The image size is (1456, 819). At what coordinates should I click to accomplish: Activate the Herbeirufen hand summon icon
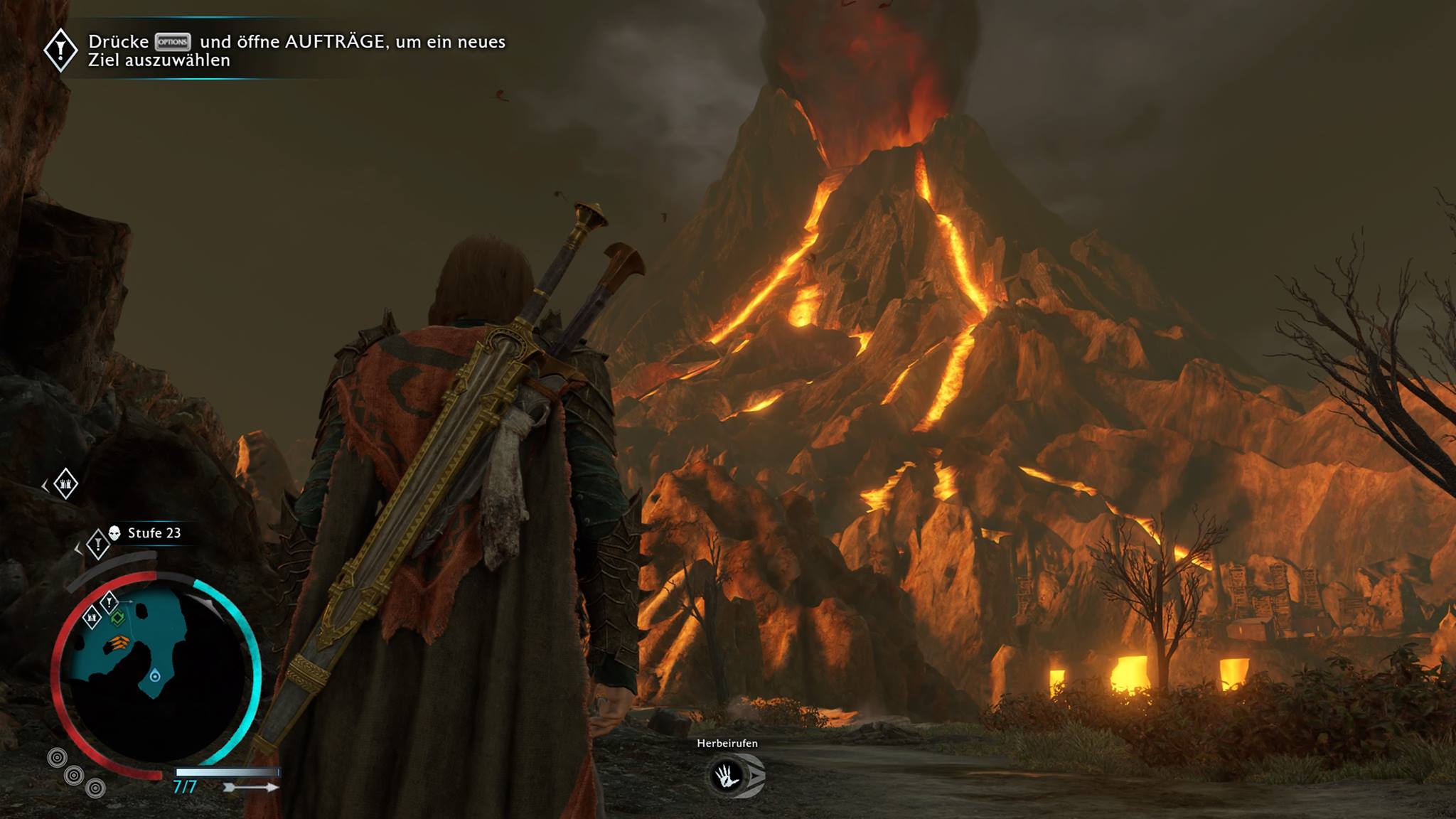(728, 776)
